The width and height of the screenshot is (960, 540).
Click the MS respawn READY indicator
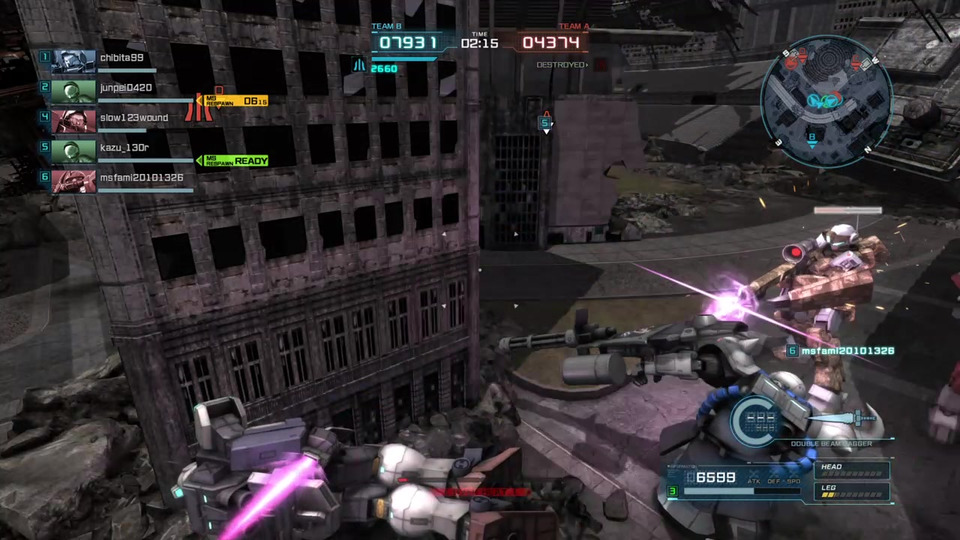[236, 161]
